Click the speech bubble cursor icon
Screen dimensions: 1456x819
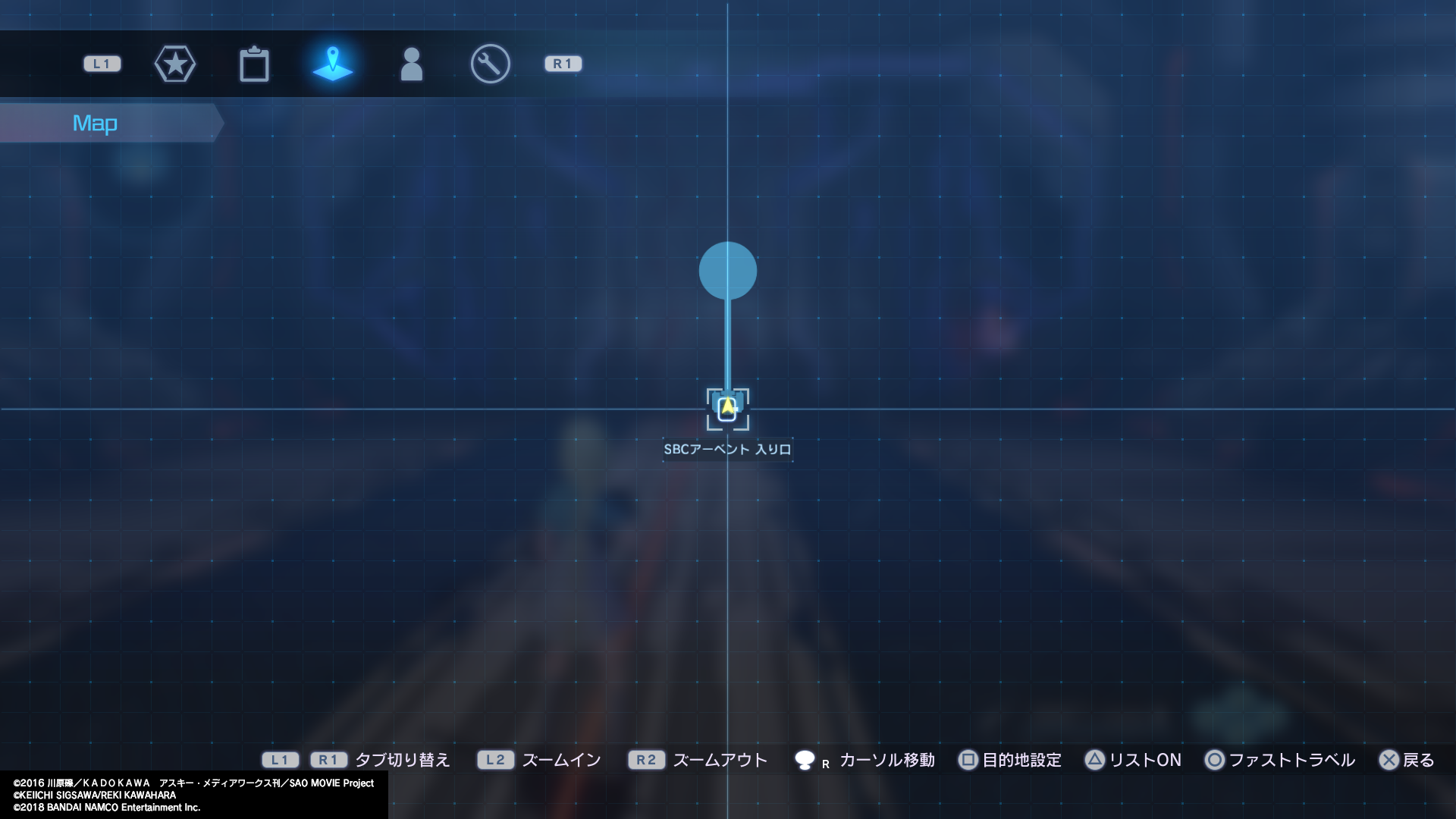click(x=808, y=759)
